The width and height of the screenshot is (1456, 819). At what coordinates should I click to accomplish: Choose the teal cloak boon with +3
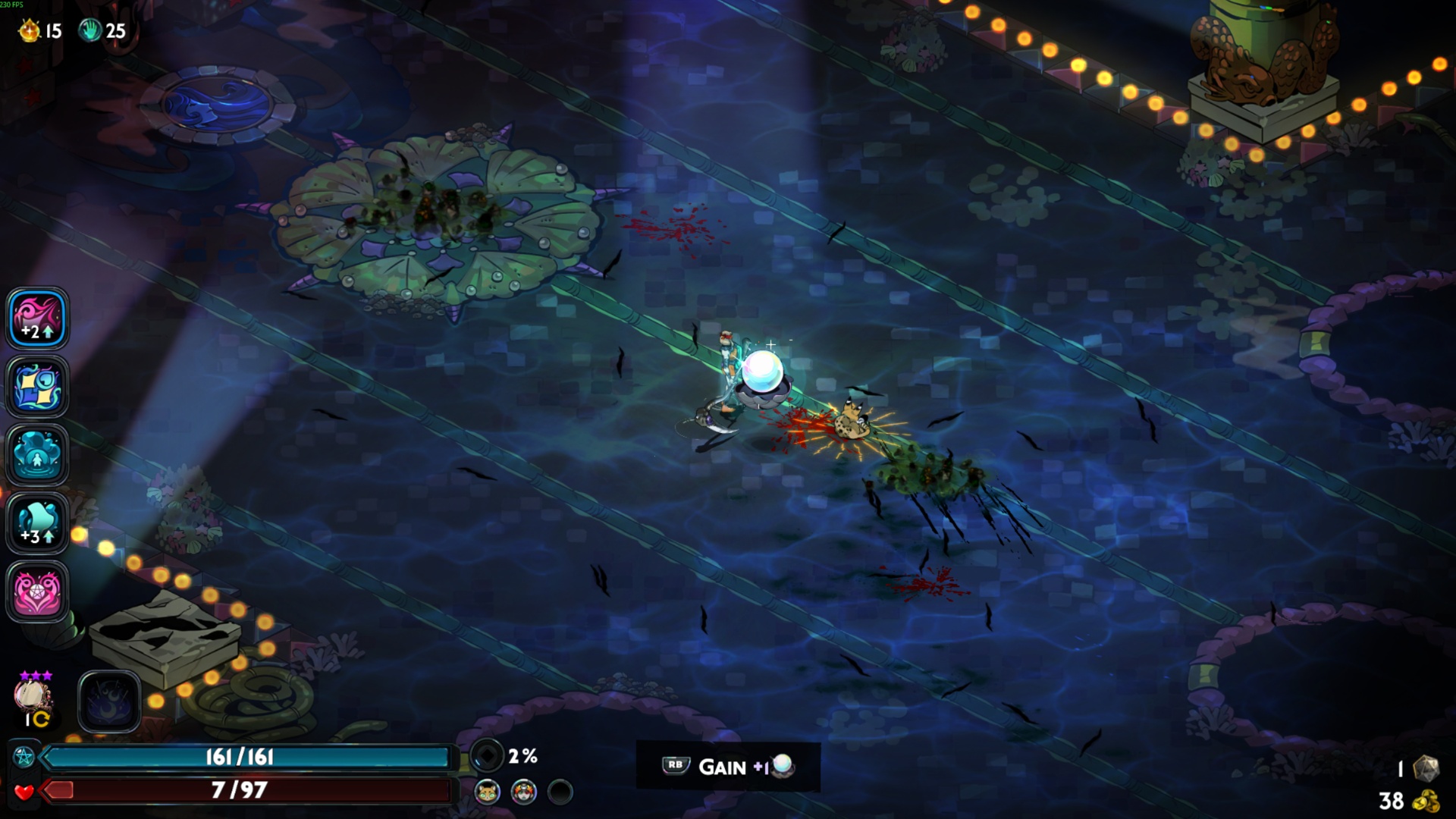pos(37,523)
